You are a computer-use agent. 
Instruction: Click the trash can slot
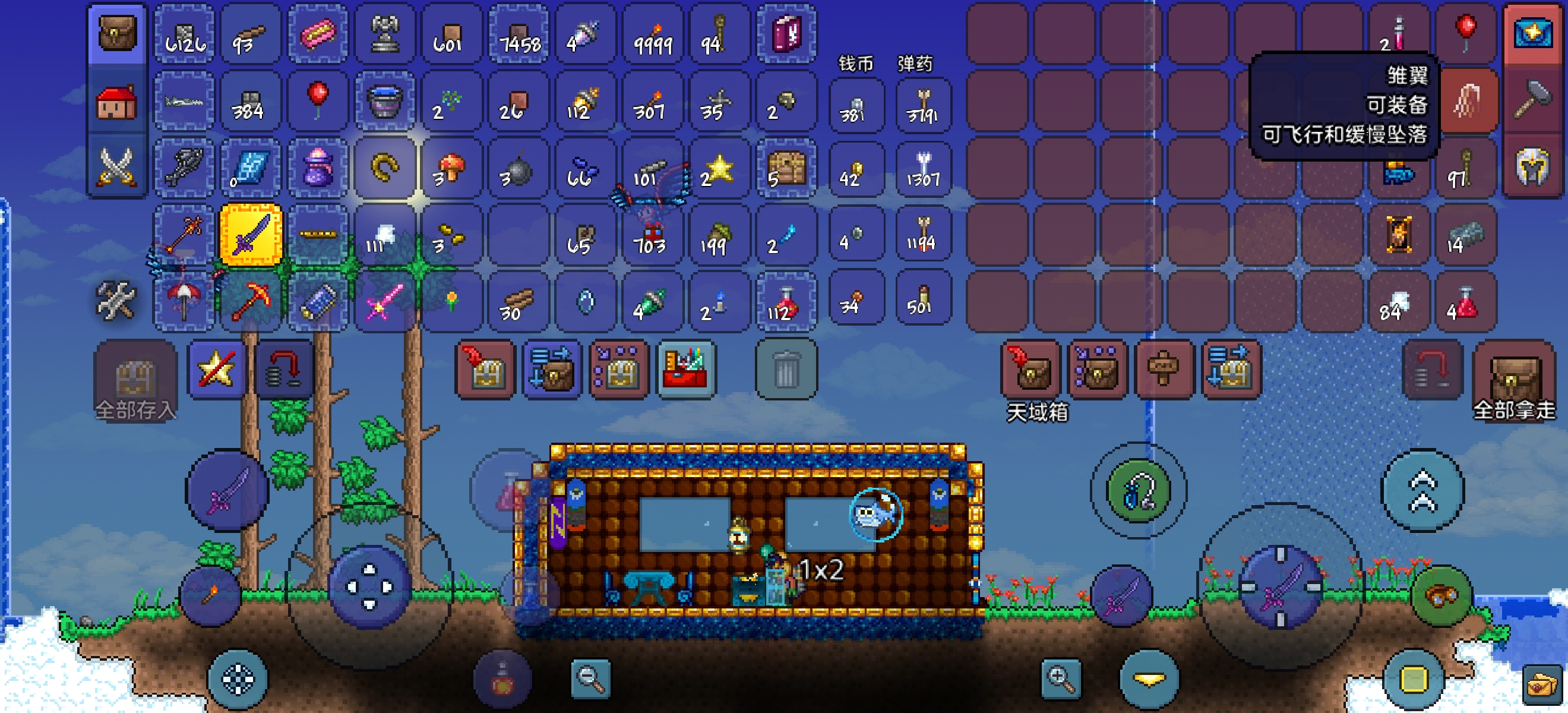[x=785, y=370]
